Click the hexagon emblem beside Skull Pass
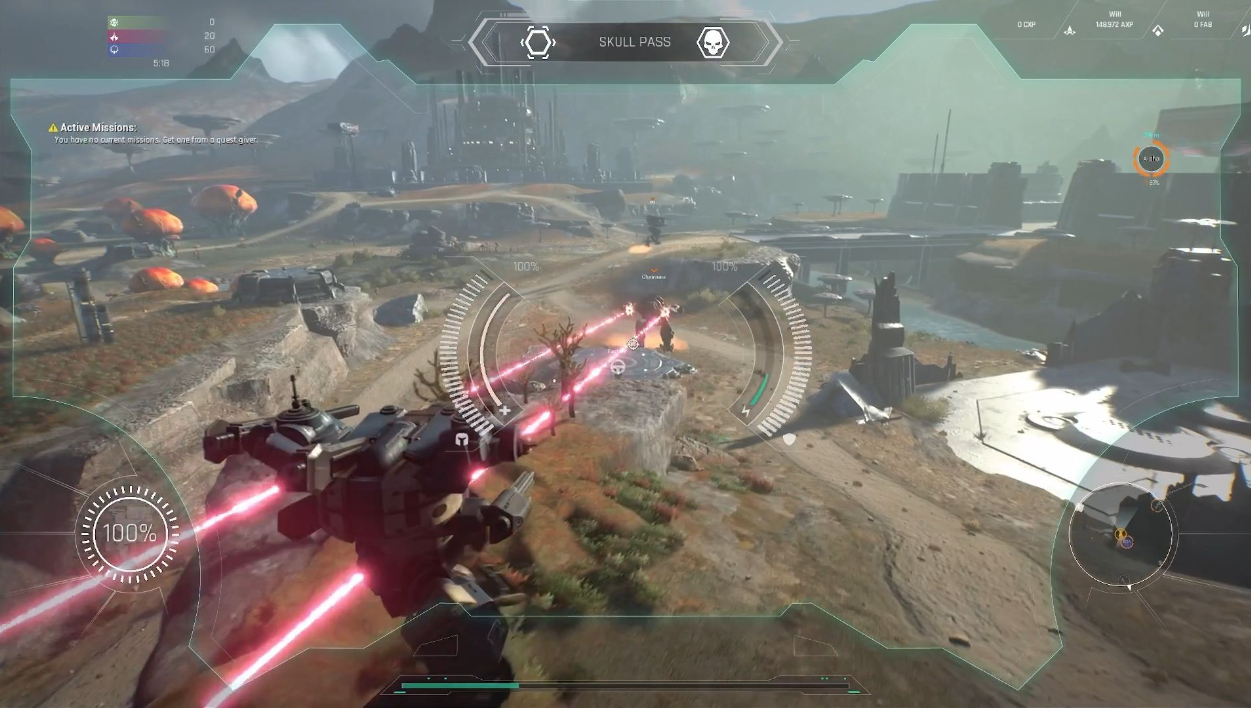Viewport: 1251px width, 708px height. (538, 43)
